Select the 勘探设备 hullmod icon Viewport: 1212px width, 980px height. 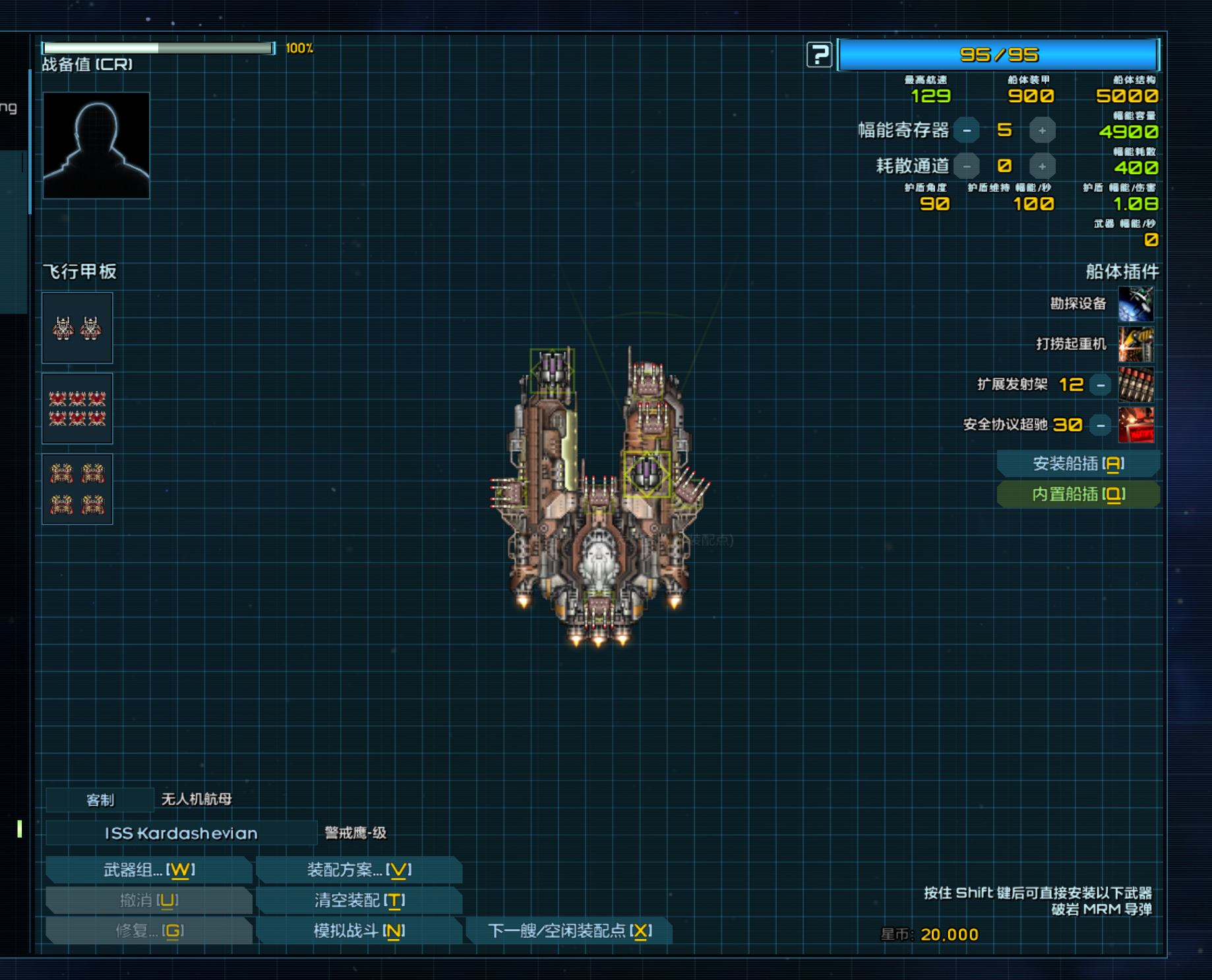(1136, 304)
